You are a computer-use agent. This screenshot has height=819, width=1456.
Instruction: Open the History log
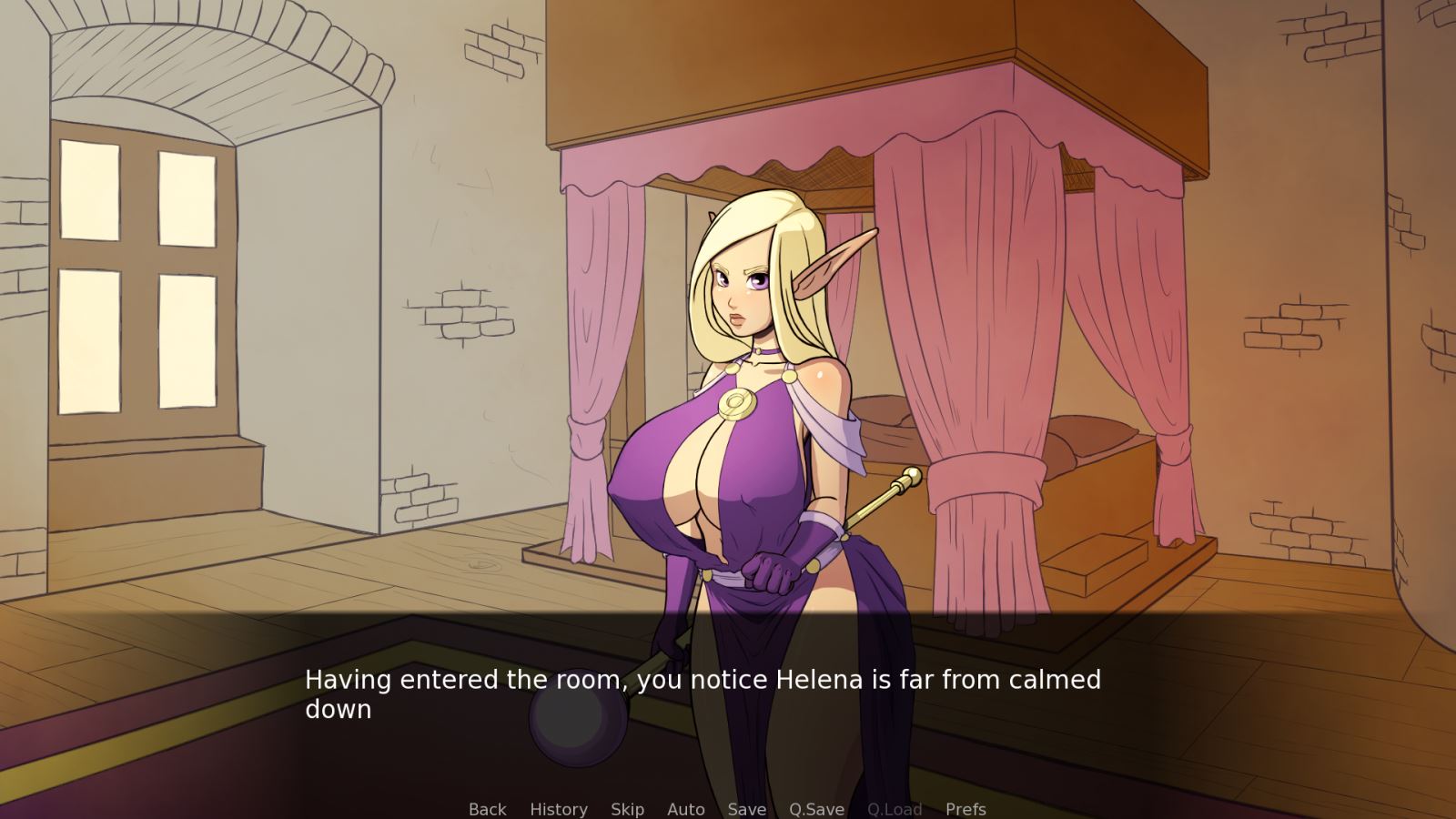point(558,809)
